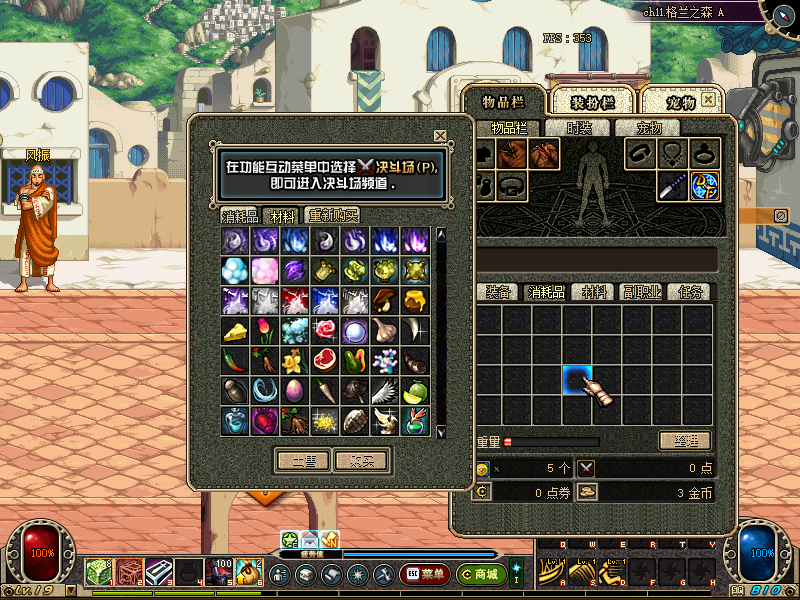Select the raw meat steak item
800x600 pixels.
[325, 360]
